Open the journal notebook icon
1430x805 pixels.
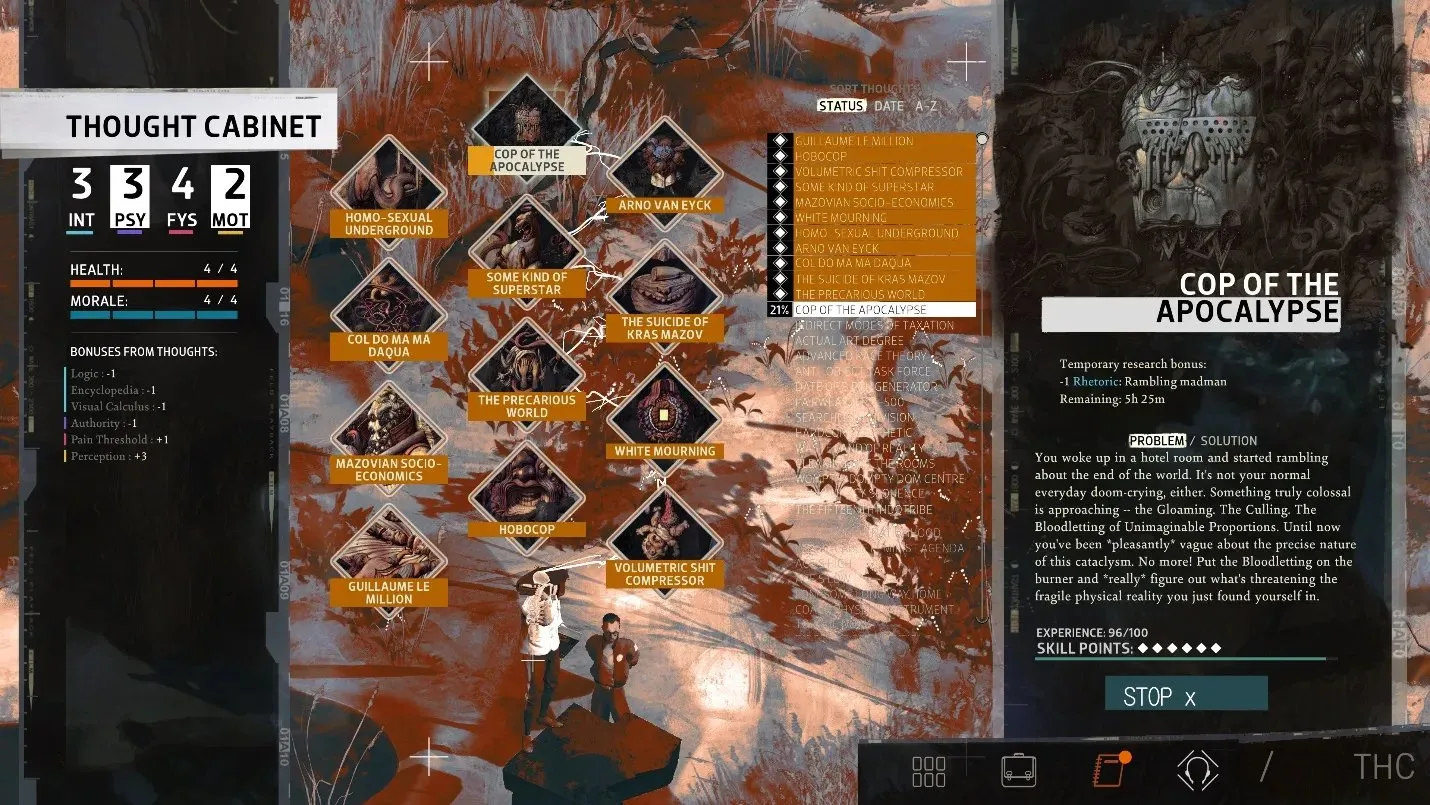pos(1108,769)
